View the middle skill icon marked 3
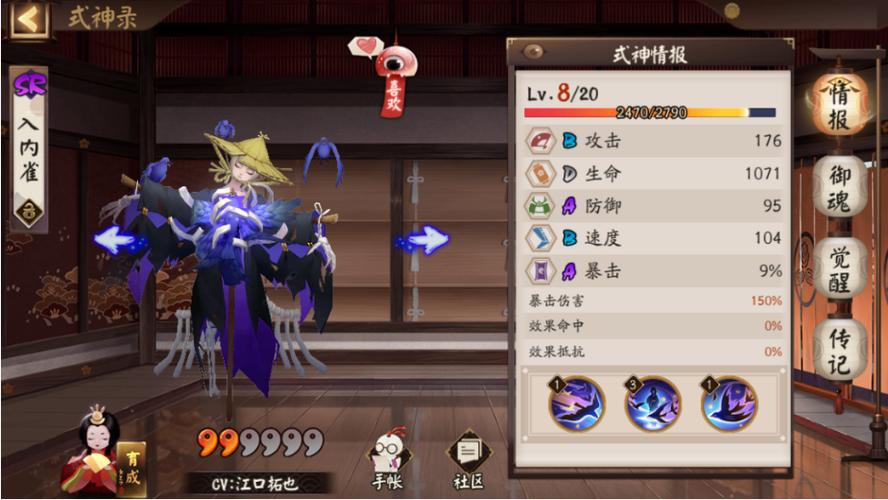 coord(653,404)
